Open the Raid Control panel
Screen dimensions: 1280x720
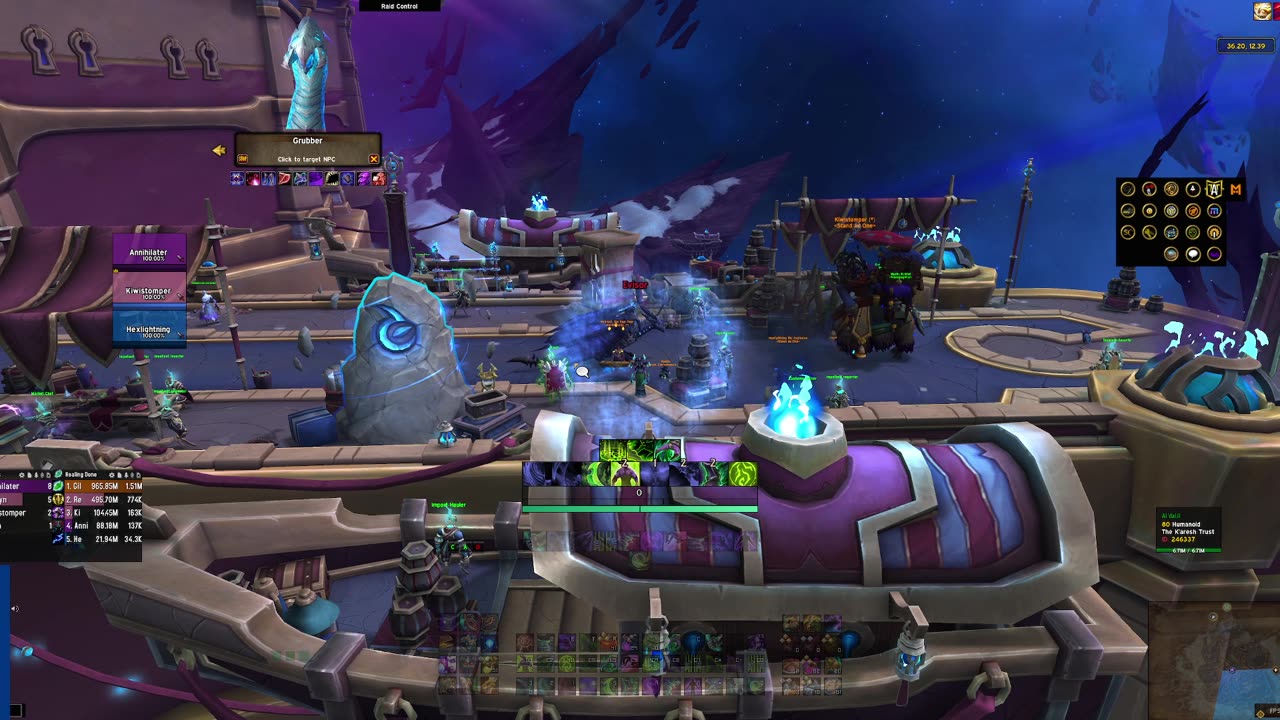[399, 6]
